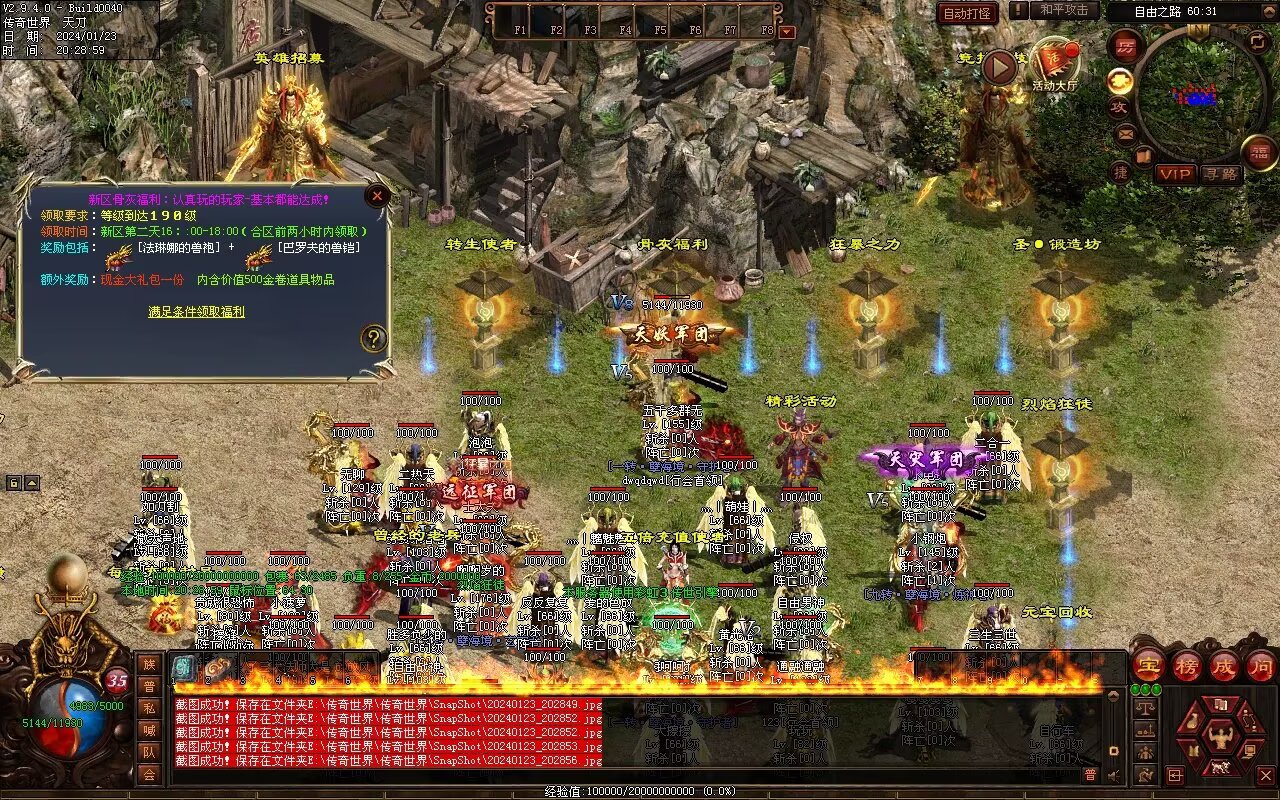
Task: Switch the 和平攻击 attack mode
Action: 1063,10
